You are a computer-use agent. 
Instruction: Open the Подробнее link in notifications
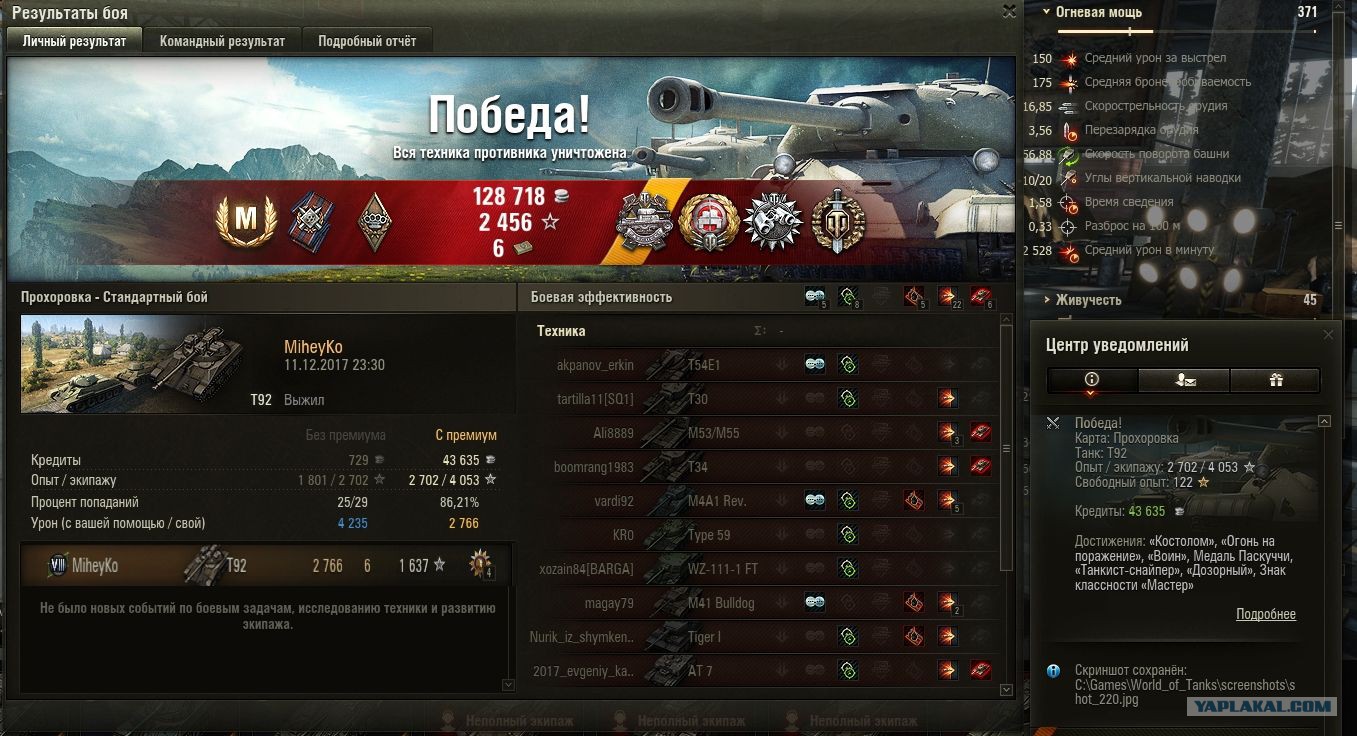(x=1265, y=614)
